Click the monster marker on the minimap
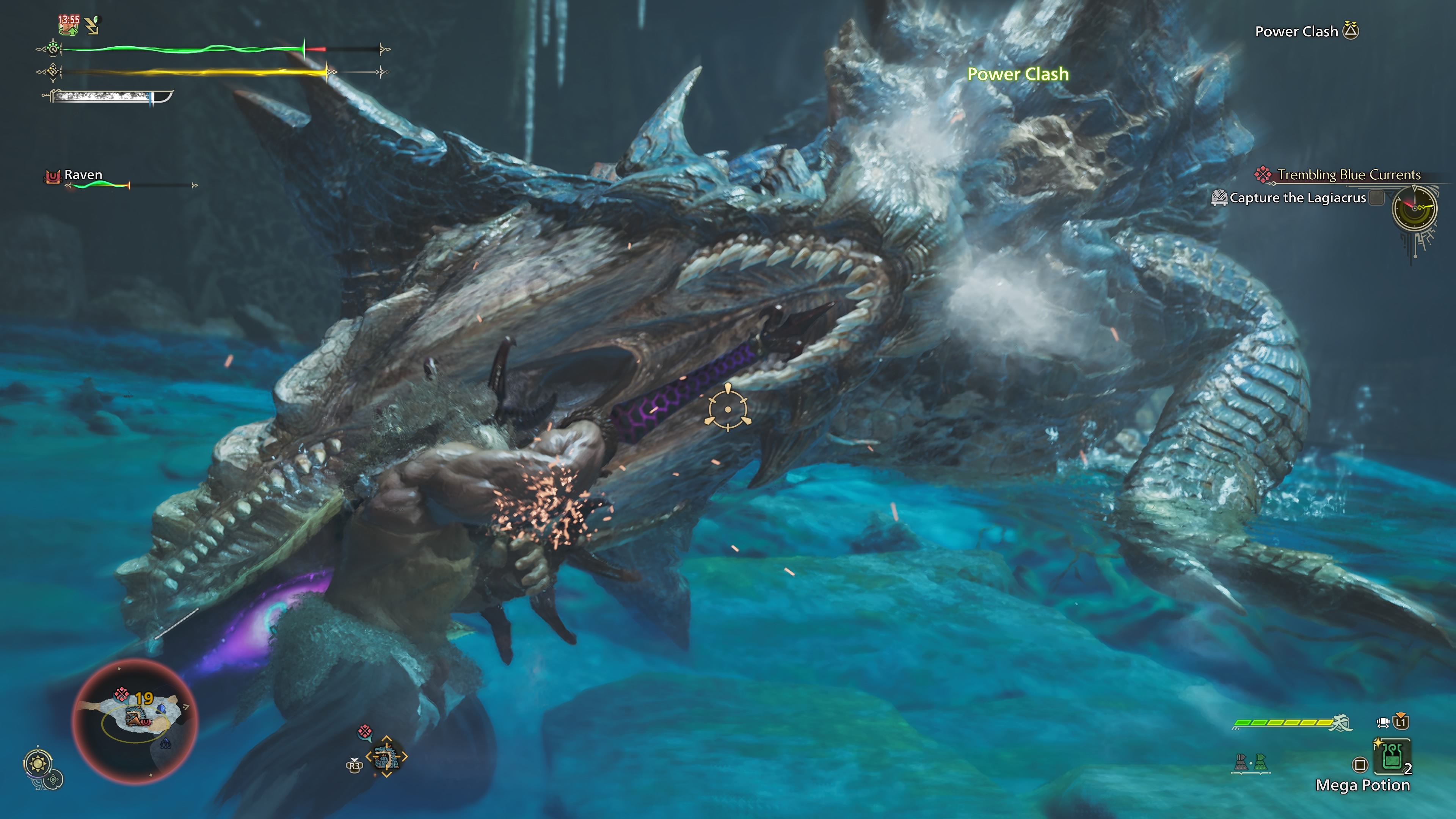This screenshot has height=819, width=1456. [x=134, y=718]
